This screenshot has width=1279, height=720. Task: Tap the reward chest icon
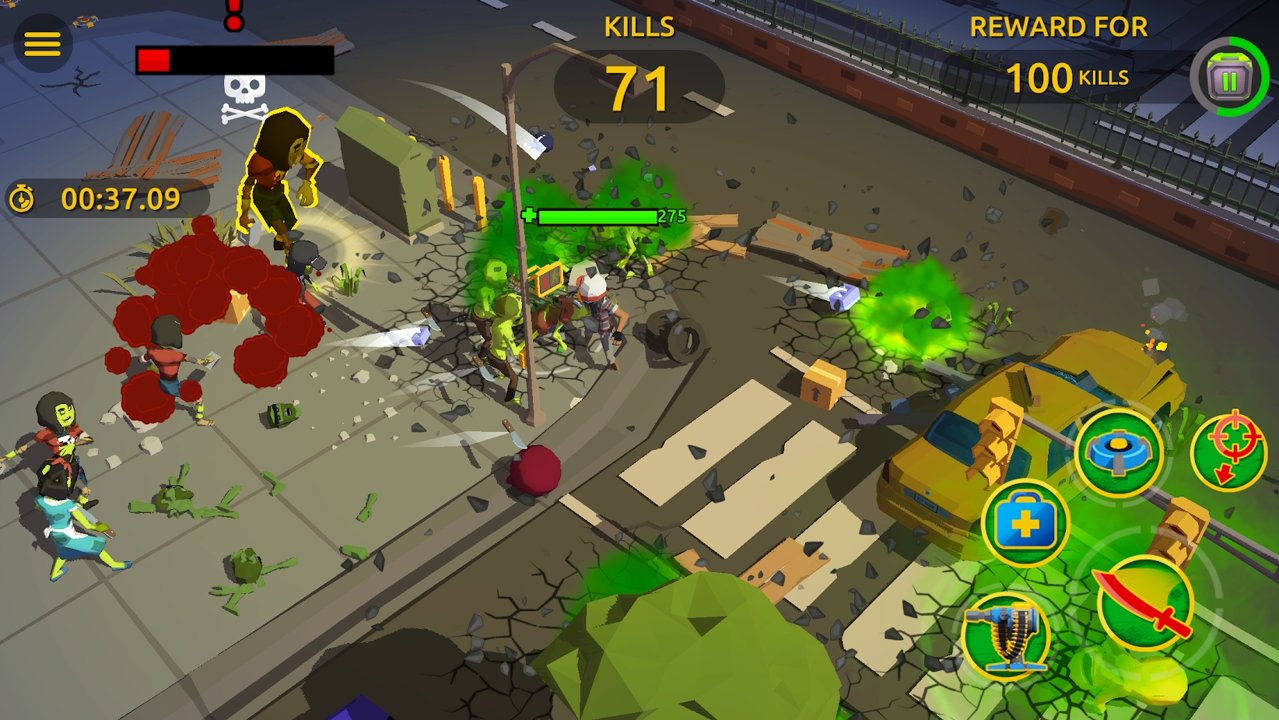pyautogui.click(x=1229, y=77)
